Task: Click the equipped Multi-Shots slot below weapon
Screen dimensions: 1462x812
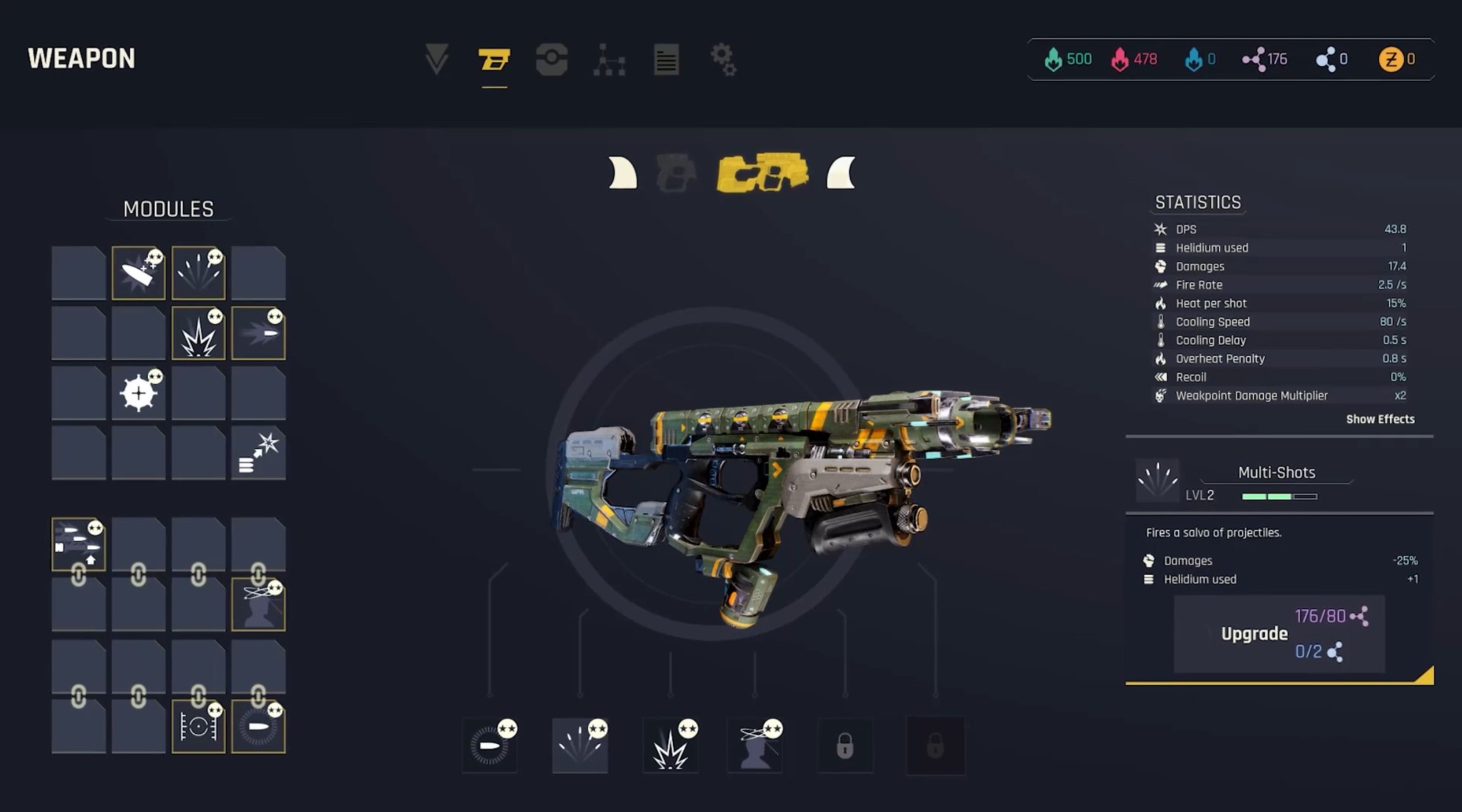Action: [580, 746]
